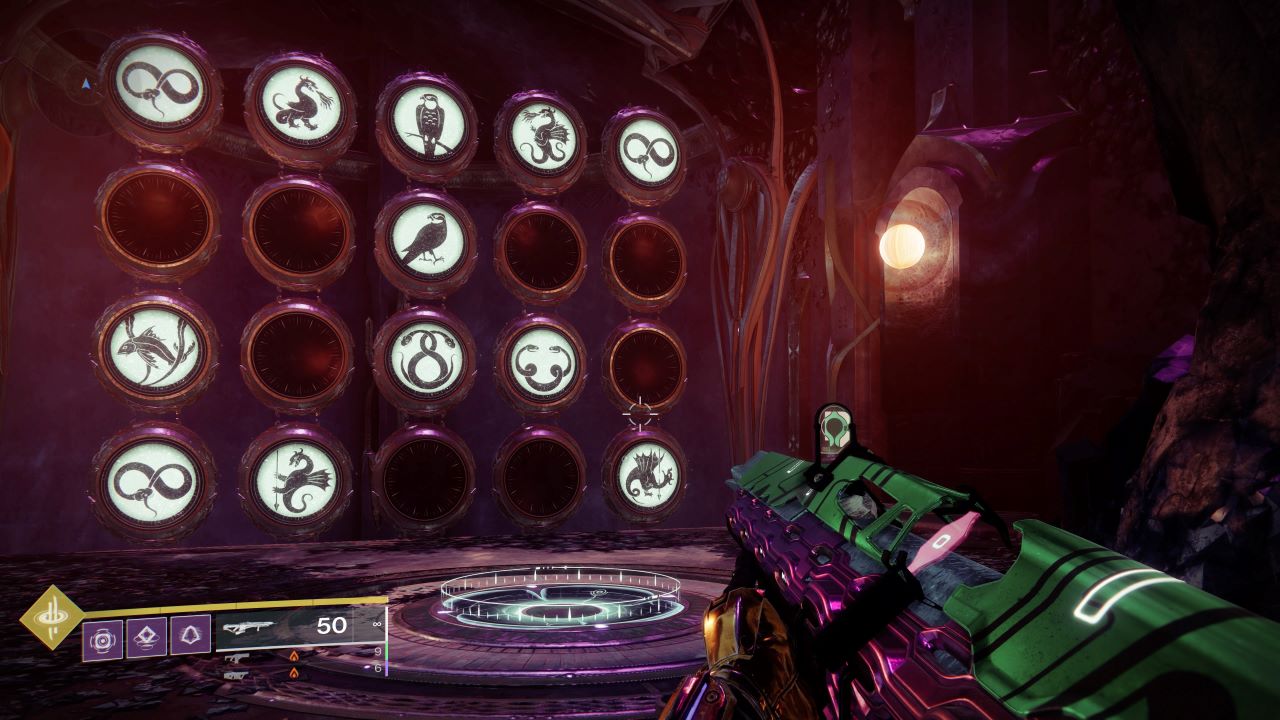The image size is (1280, 720).
Task: Click the class ability diamond icon
Action: tap(145, 637)
